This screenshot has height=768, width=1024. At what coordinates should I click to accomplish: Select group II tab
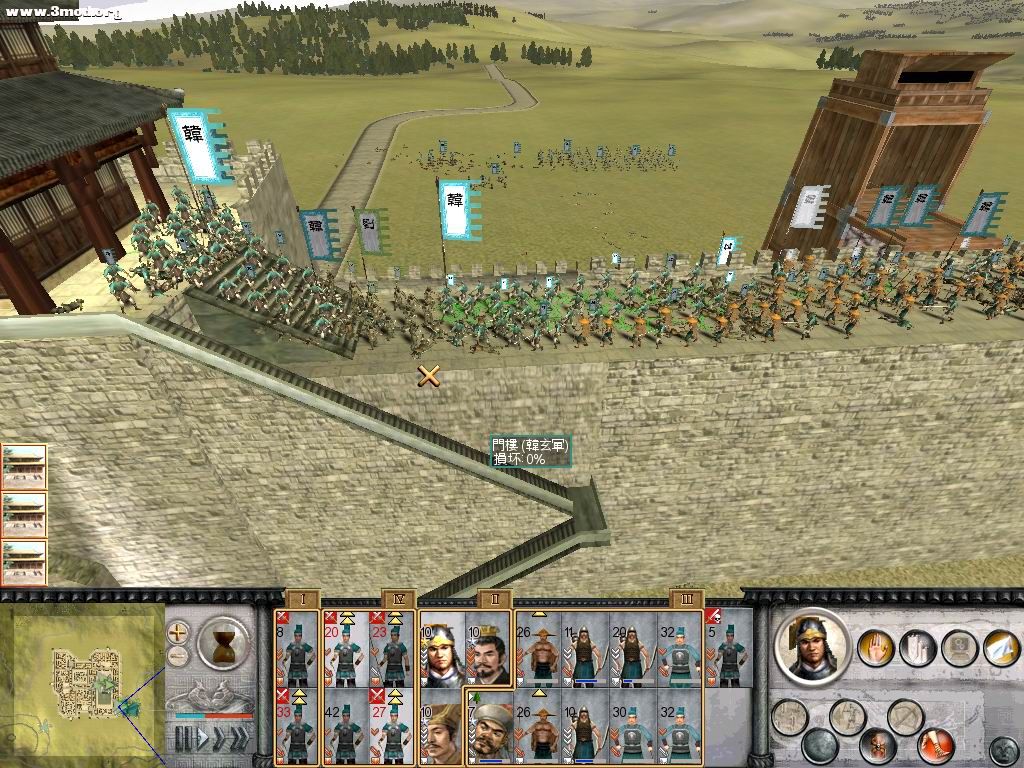pos(493,599)
